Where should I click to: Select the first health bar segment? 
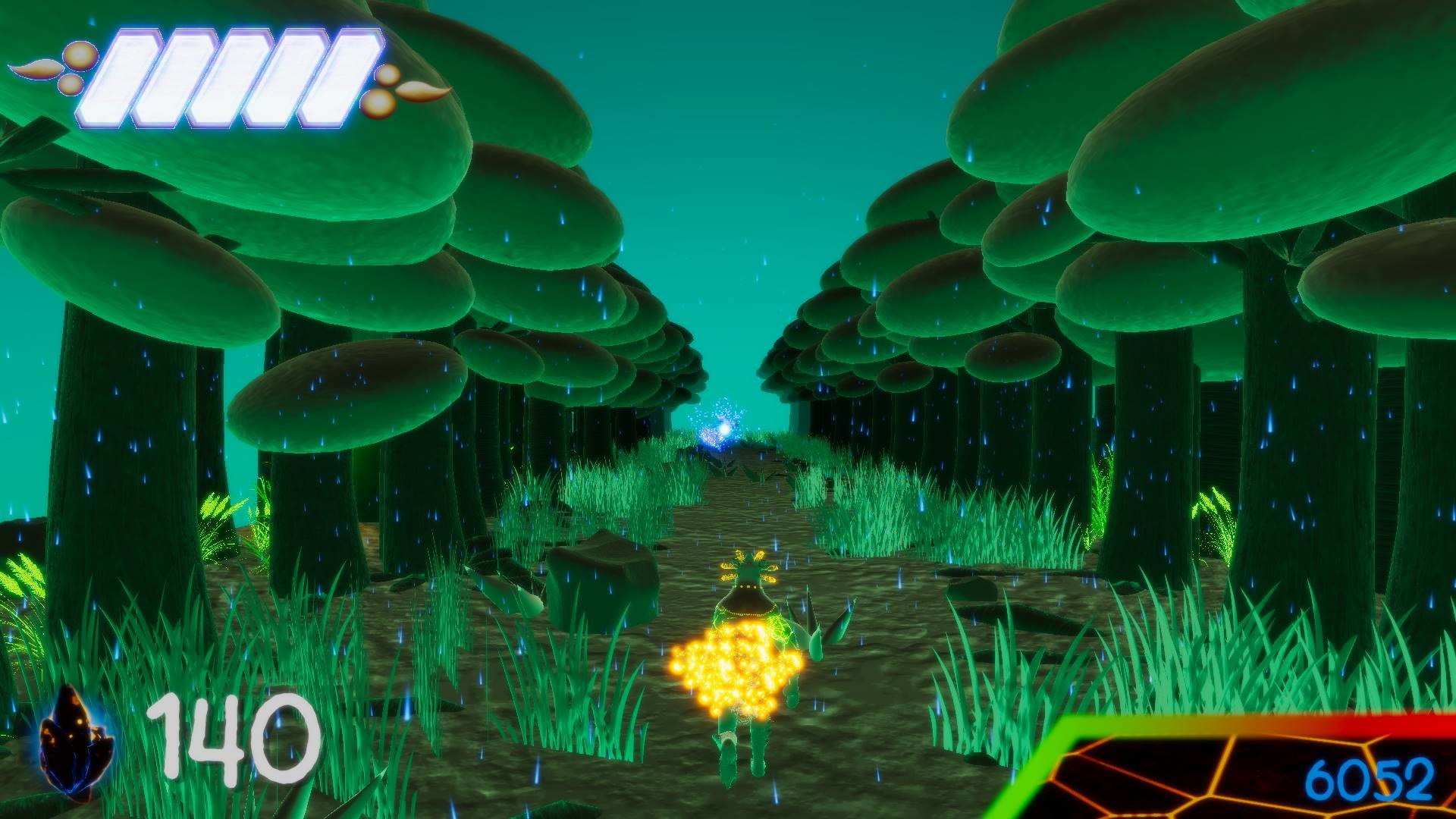pos(121,76)
